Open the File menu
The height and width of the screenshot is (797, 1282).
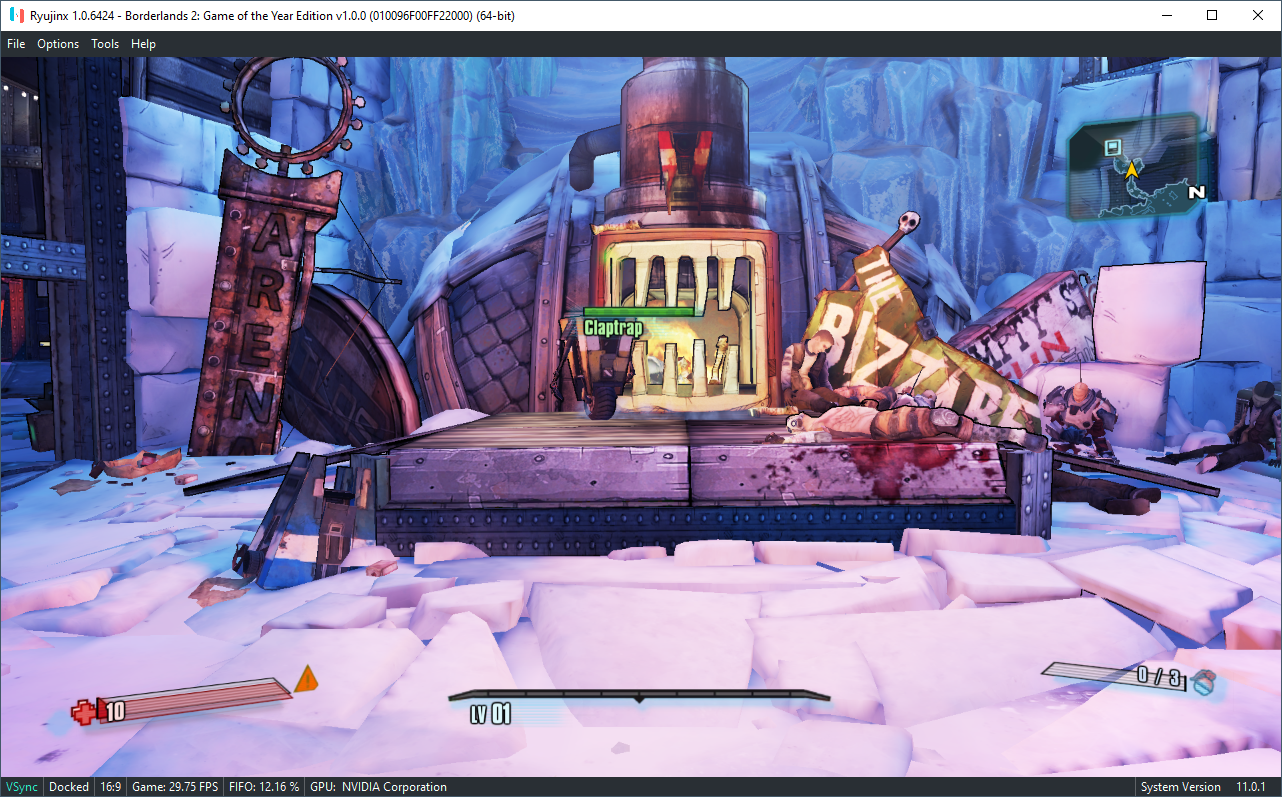pos(16,43)
